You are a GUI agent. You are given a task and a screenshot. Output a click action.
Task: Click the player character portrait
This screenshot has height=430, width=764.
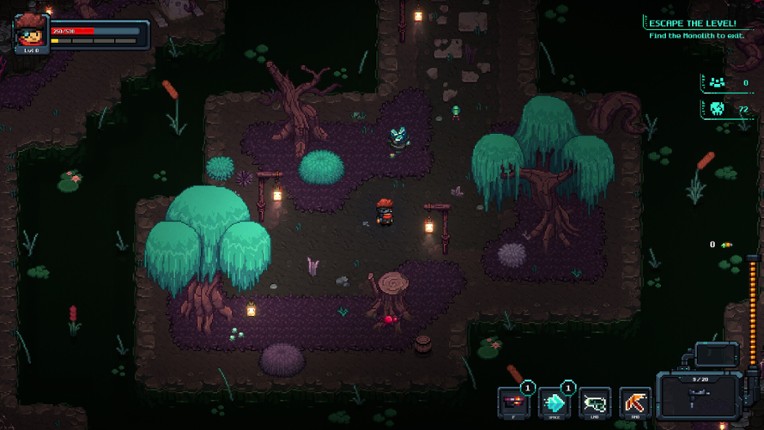pos(31,32)
